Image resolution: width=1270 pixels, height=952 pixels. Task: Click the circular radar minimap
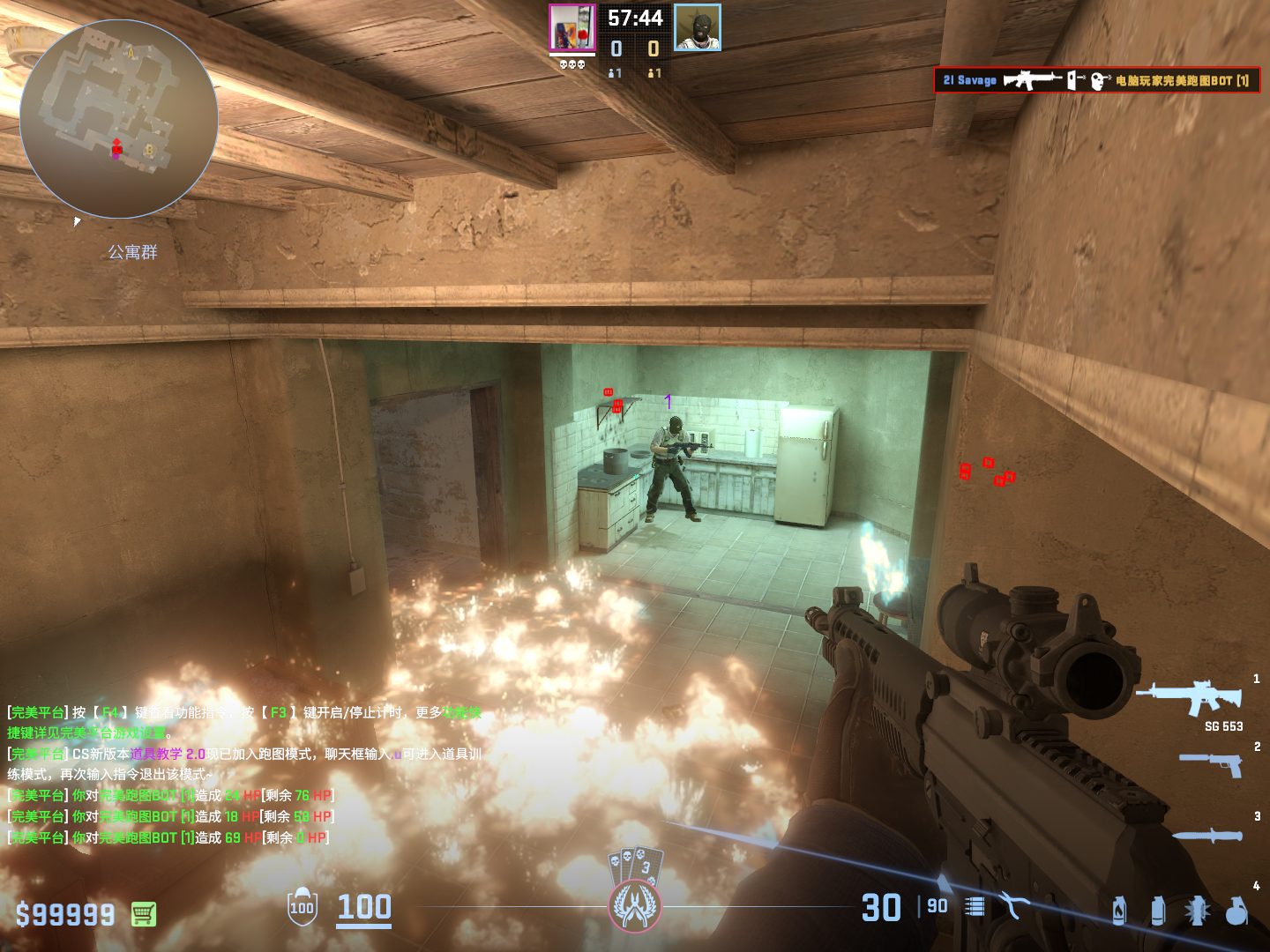[x=118, y=120]
